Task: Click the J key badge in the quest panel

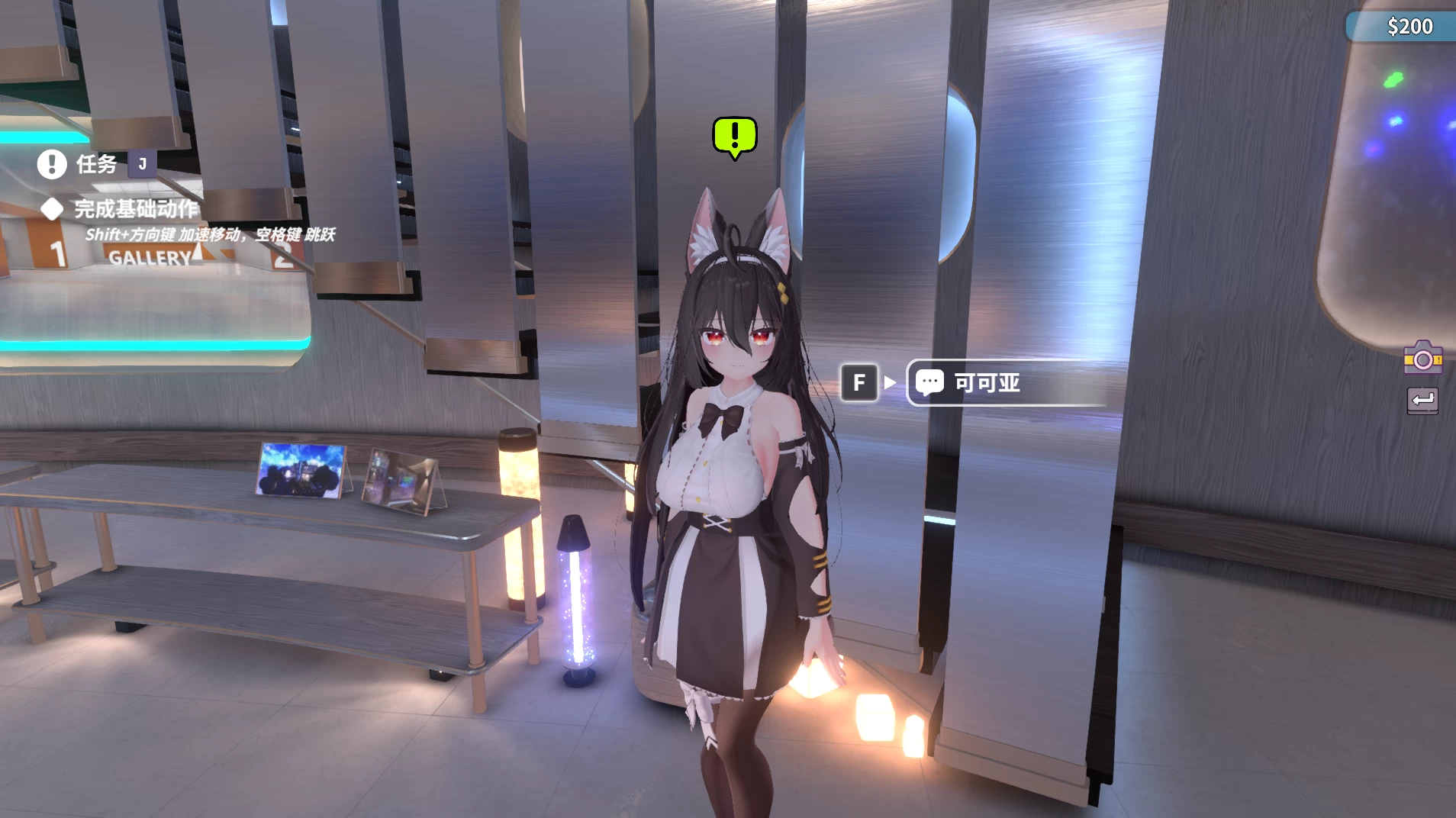Action: [x=142, y=163]
